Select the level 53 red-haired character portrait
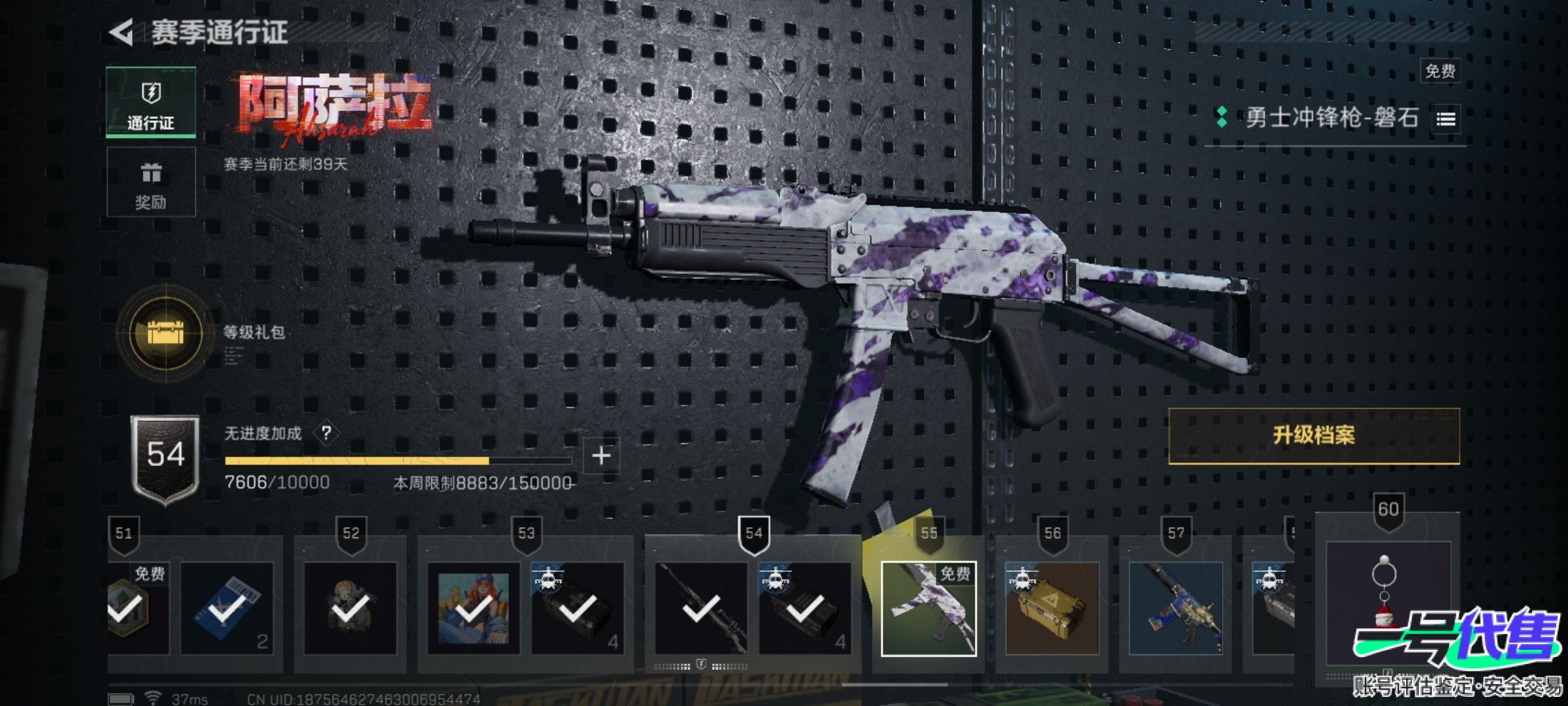 tap(474, 609)
